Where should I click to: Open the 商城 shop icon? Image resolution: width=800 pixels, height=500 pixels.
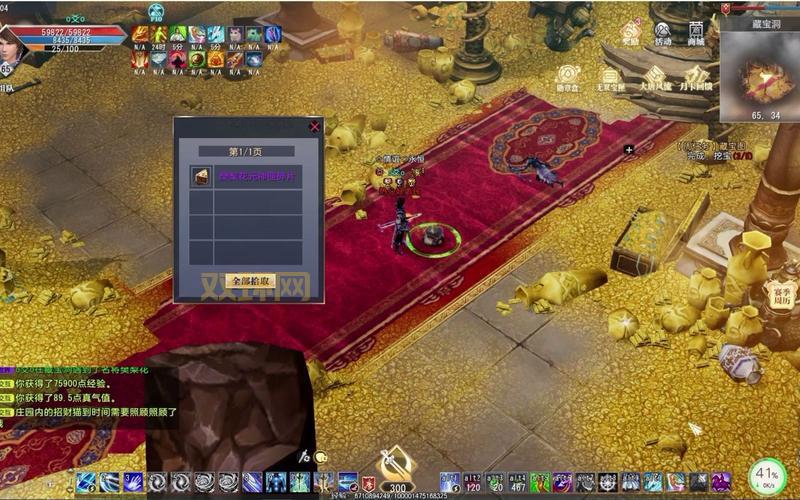(696, 31)
